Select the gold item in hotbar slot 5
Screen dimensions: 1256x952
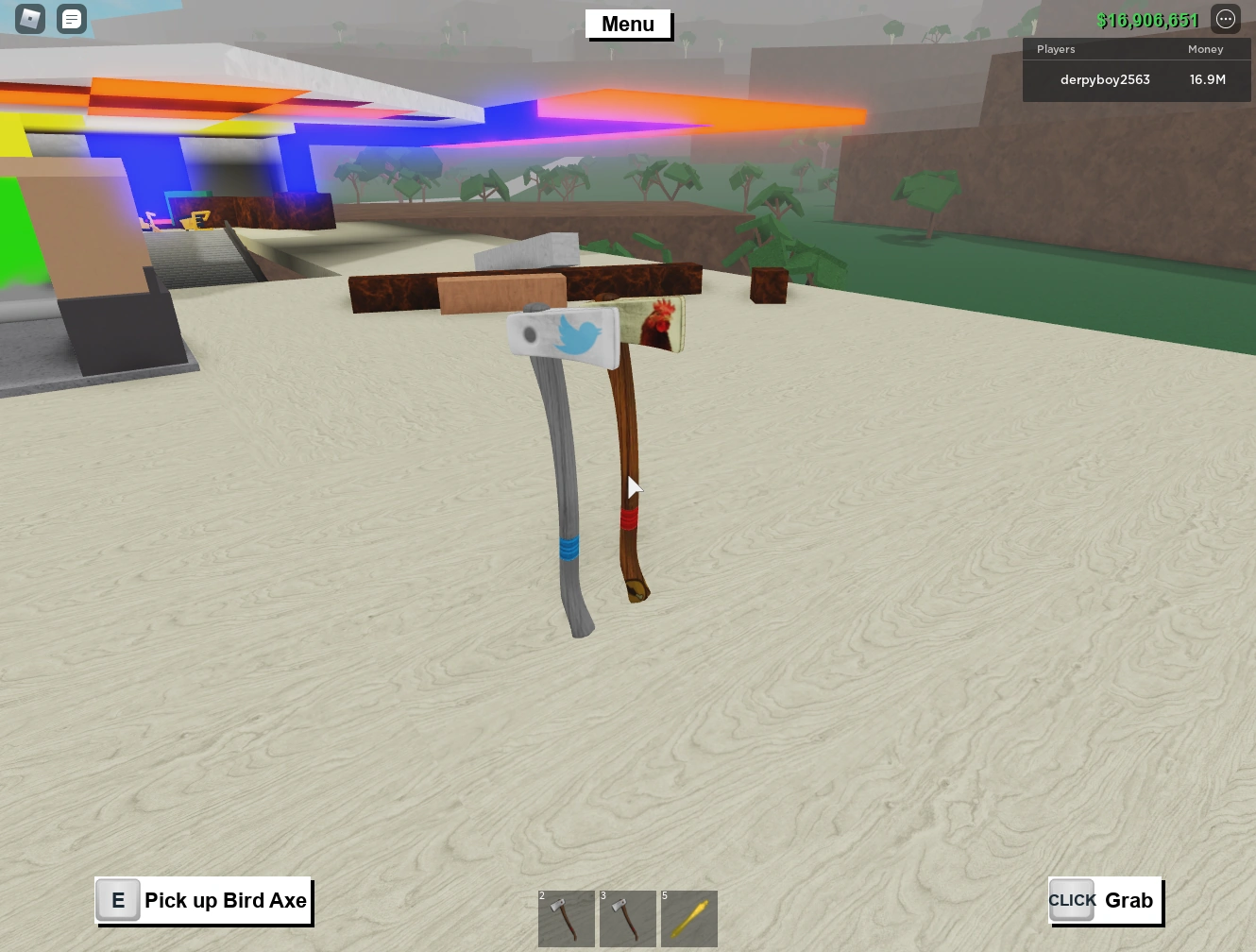[x=688, y=918]
